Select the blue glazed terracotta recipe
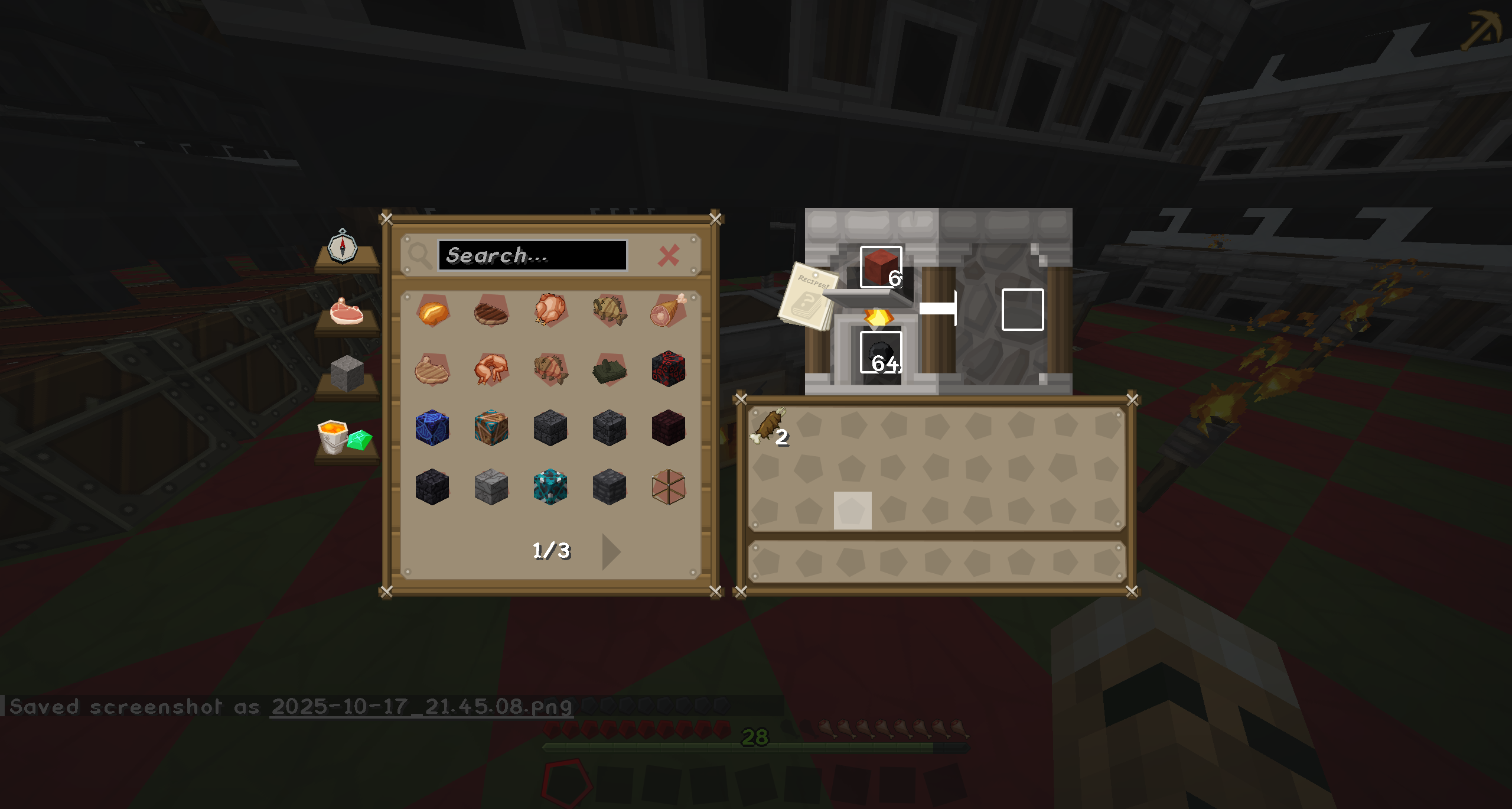Viewport: 1512px width, 809px height. (432, 427)
